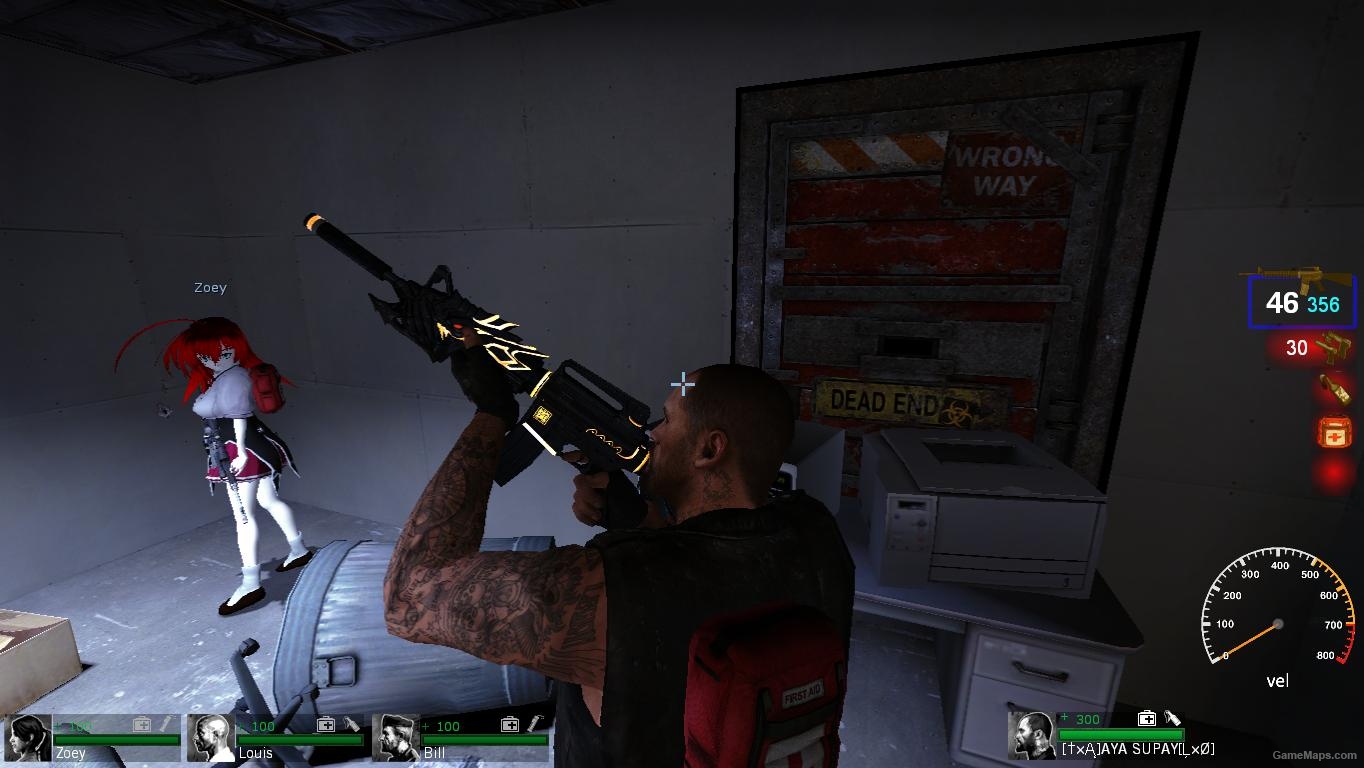
Task: Click Zoey's teammate portrait
Action: (x=27, y=738)
